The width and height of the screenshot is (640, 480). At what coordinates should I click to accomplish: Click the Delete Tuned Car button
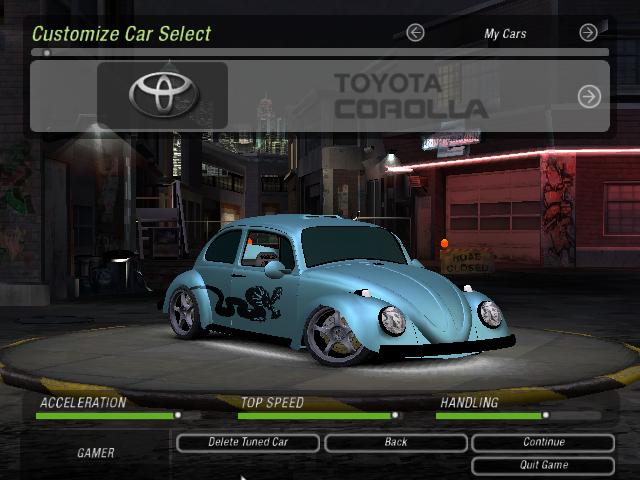(x=248, y=442)
